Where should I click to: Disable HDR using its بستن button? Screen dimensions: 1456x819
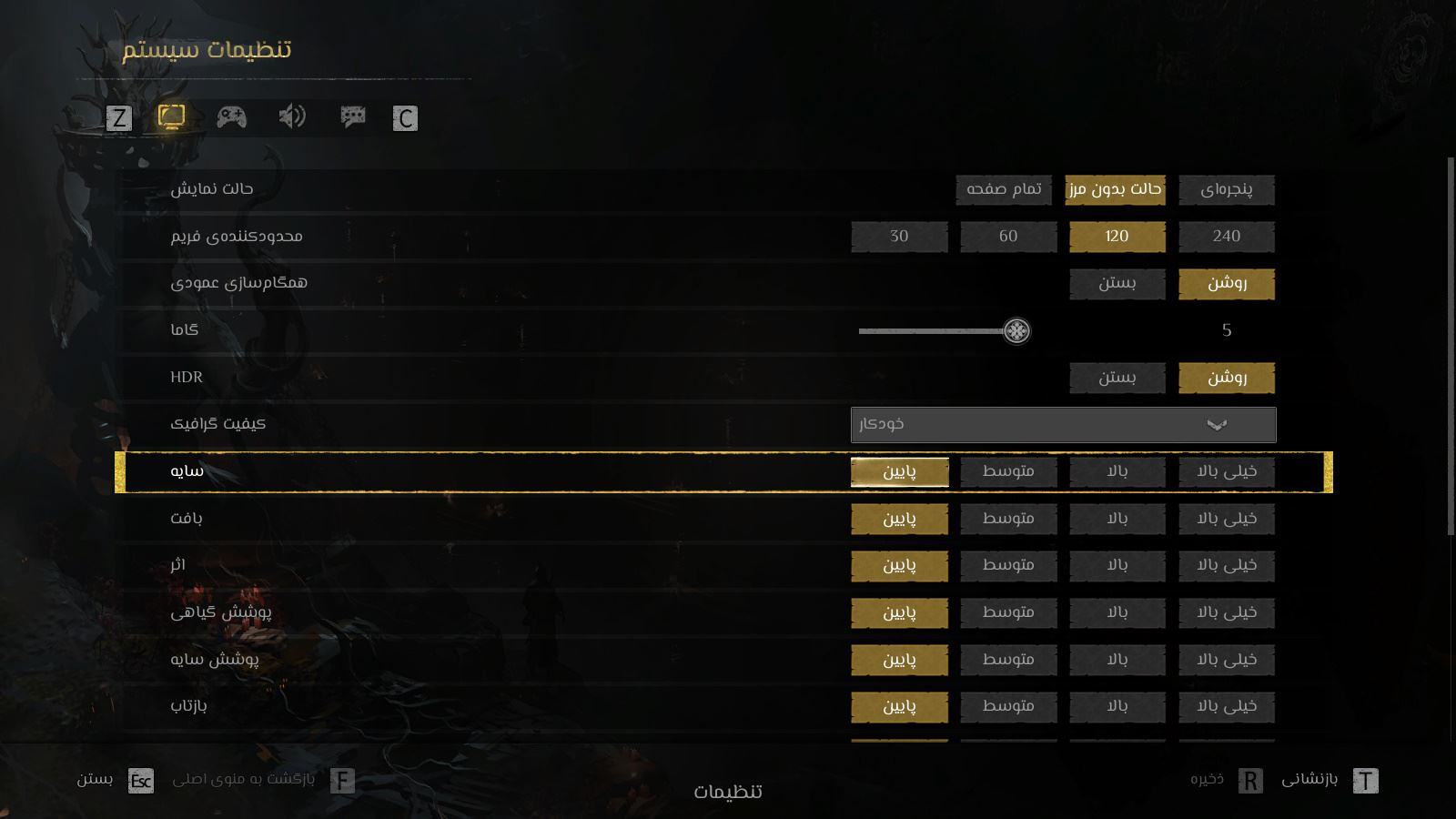click(x=1117, y=378)
